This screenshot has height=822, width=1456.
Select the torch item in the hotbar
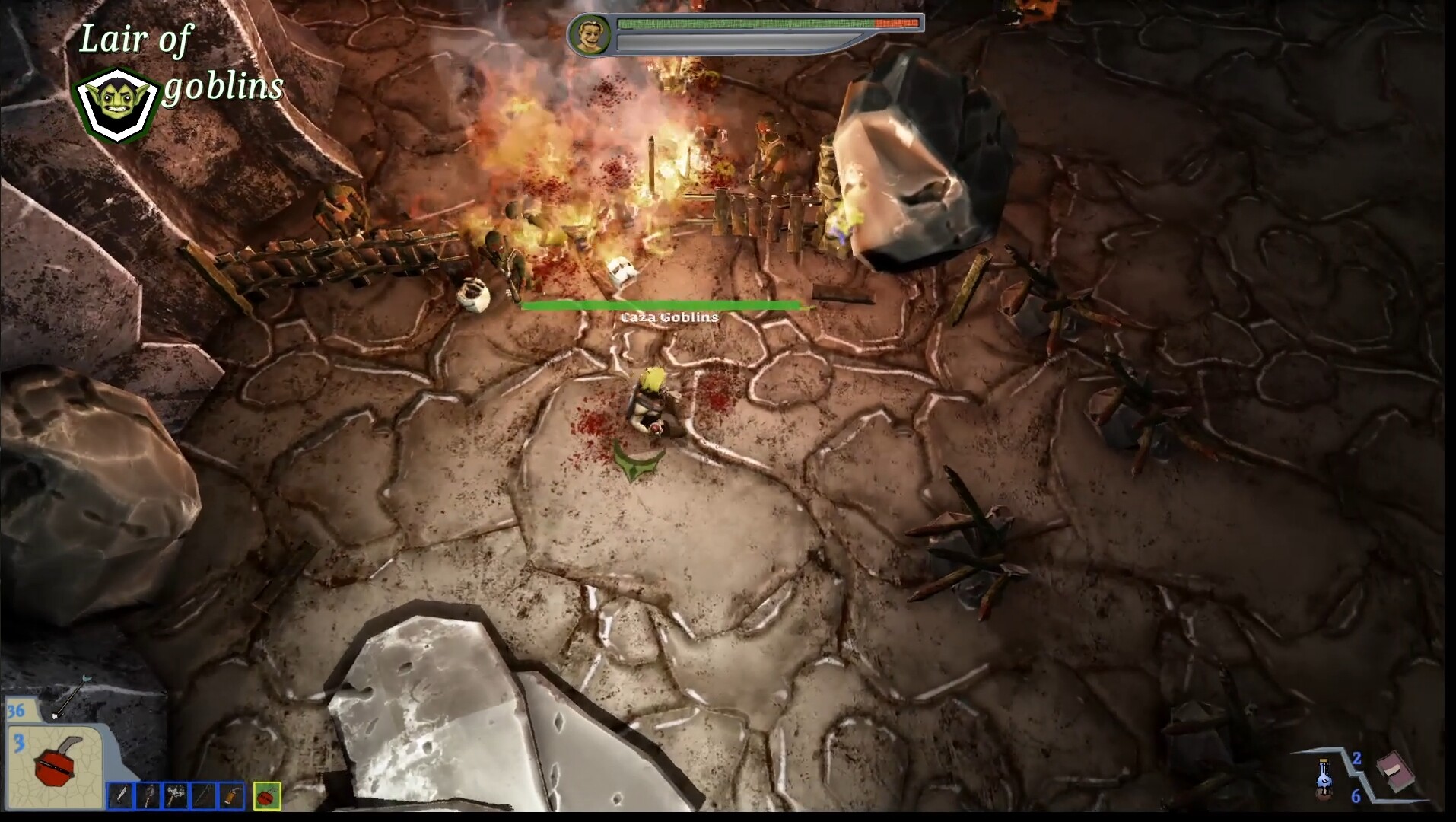233,798
